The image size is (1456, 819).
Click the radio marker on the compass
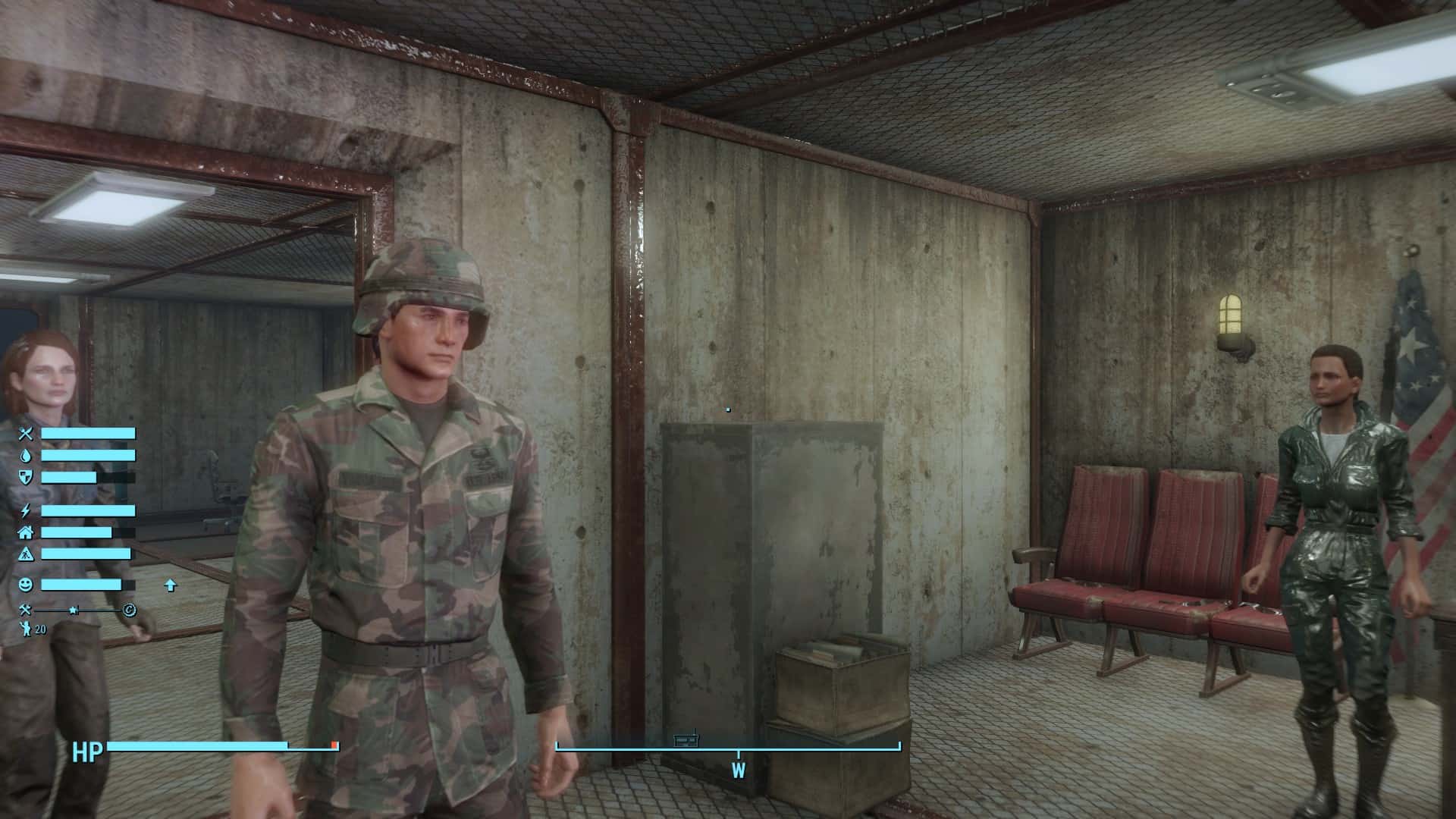point(686,739)
